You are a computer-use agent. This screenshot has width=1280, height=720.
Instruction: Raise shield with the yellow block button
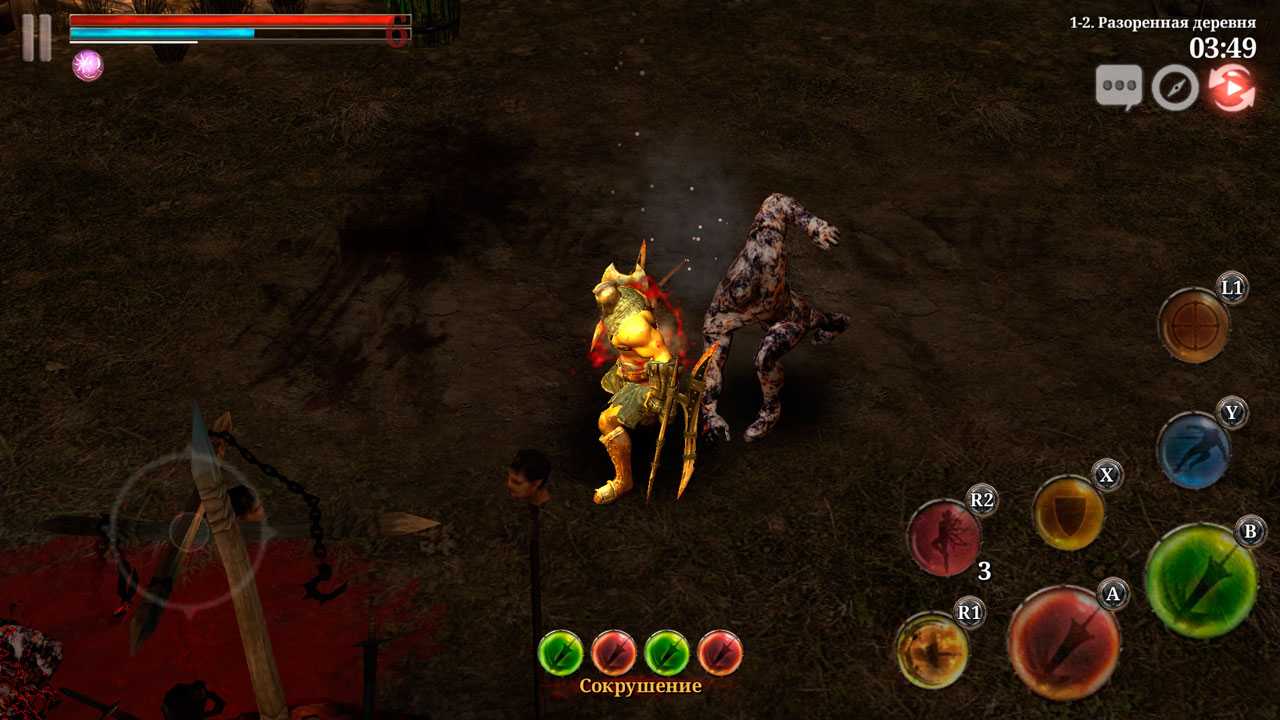pyautogui.click(x=1068, y=513)
